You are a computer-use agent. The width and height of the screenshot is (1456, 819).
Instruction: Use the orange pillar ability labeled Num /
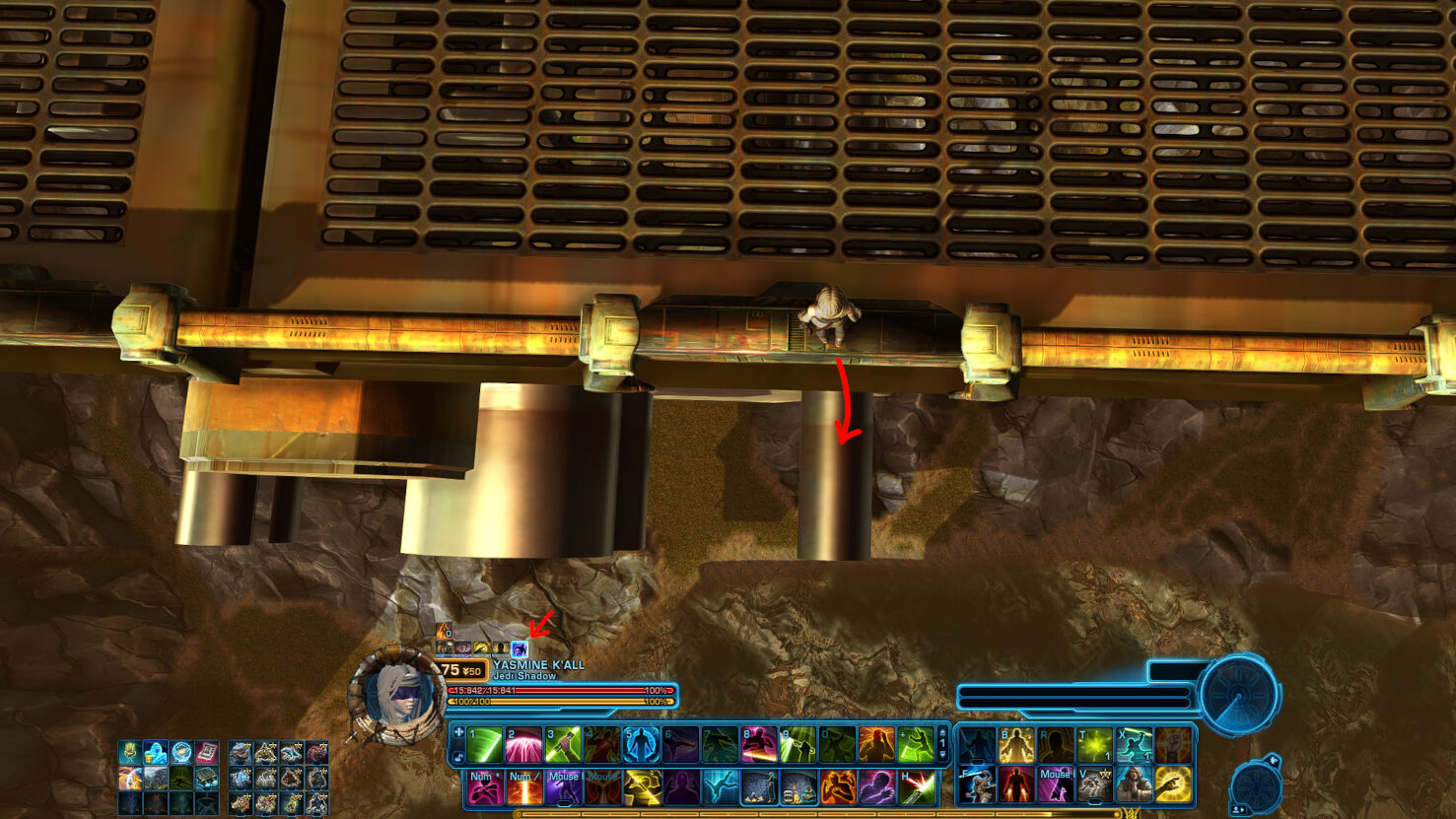point(523,787)
